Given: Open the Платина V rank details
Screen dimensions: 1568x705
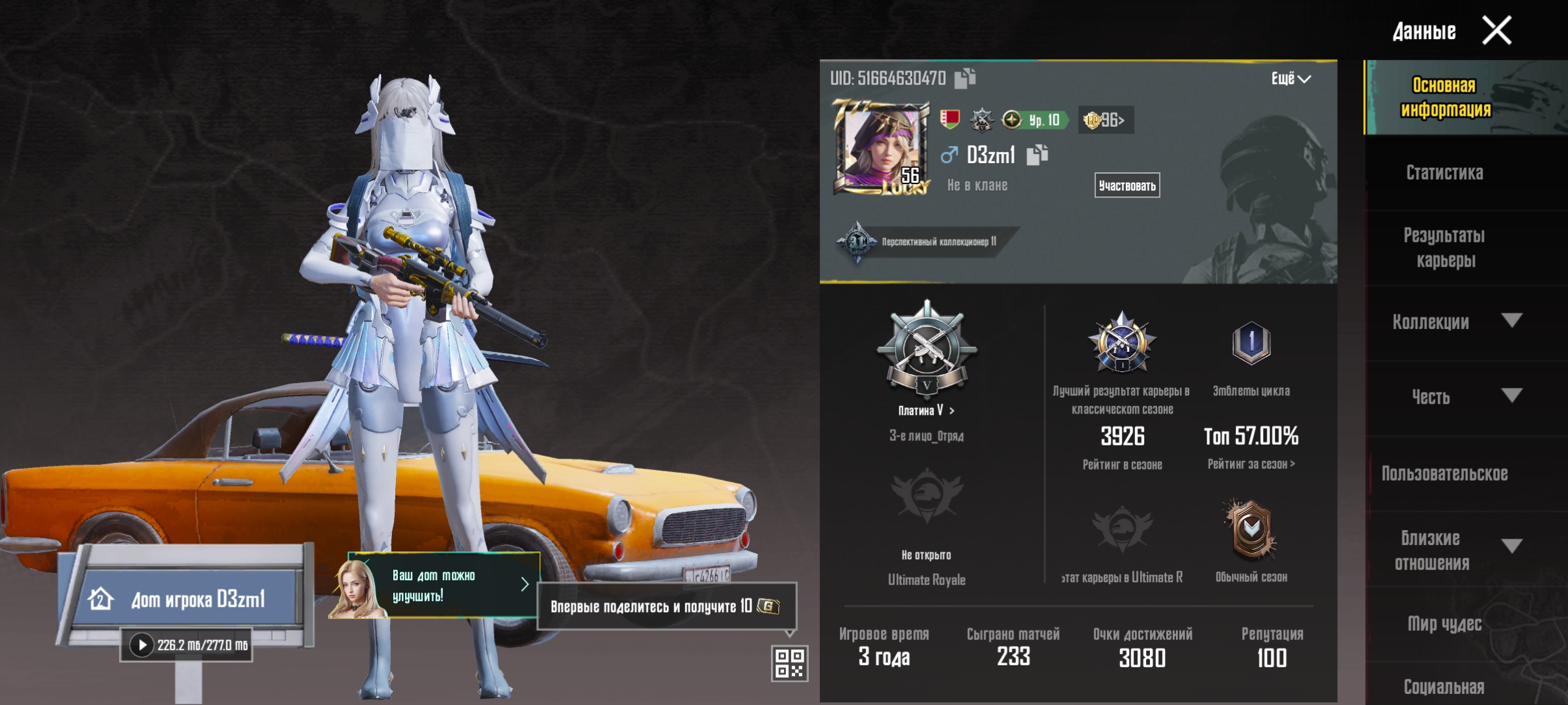Looking at the screenshot, I should coord(926,410).
